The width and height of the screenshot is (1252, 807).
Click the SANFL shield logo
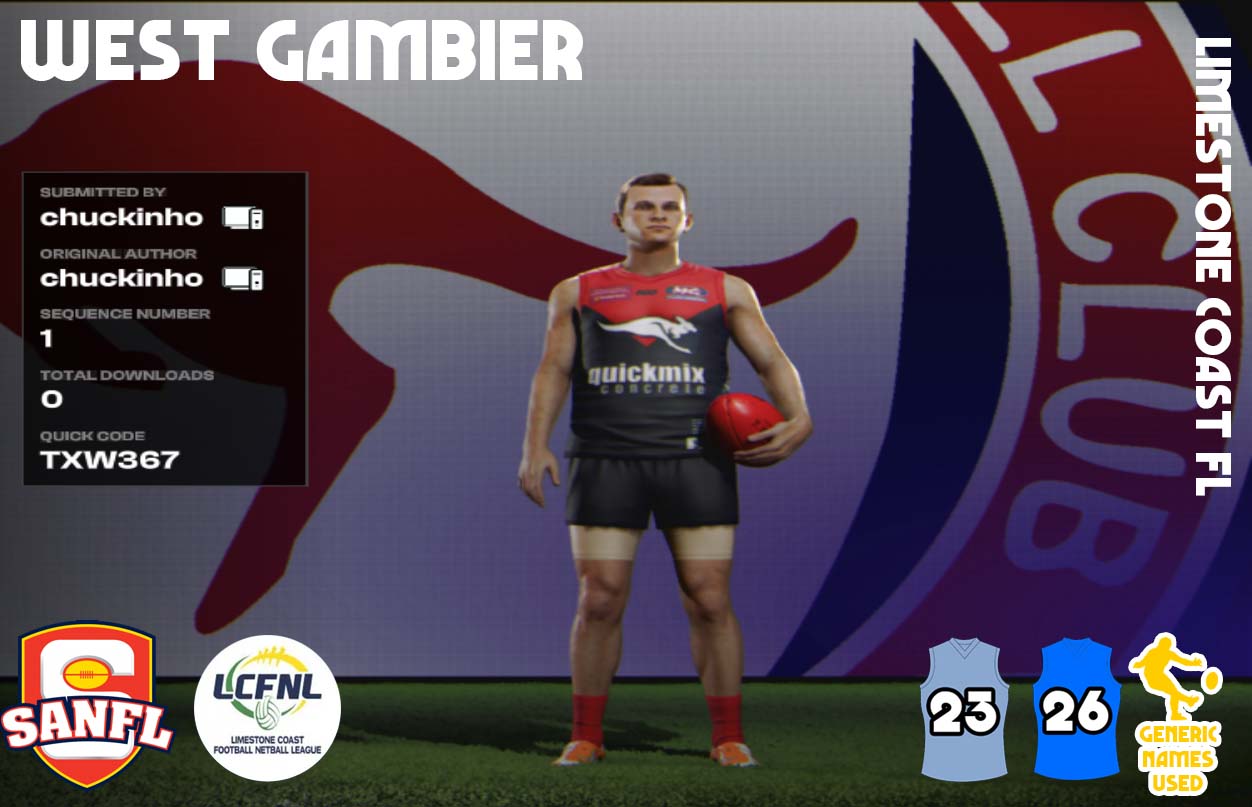pyautogui.click(x=87, y=704)
